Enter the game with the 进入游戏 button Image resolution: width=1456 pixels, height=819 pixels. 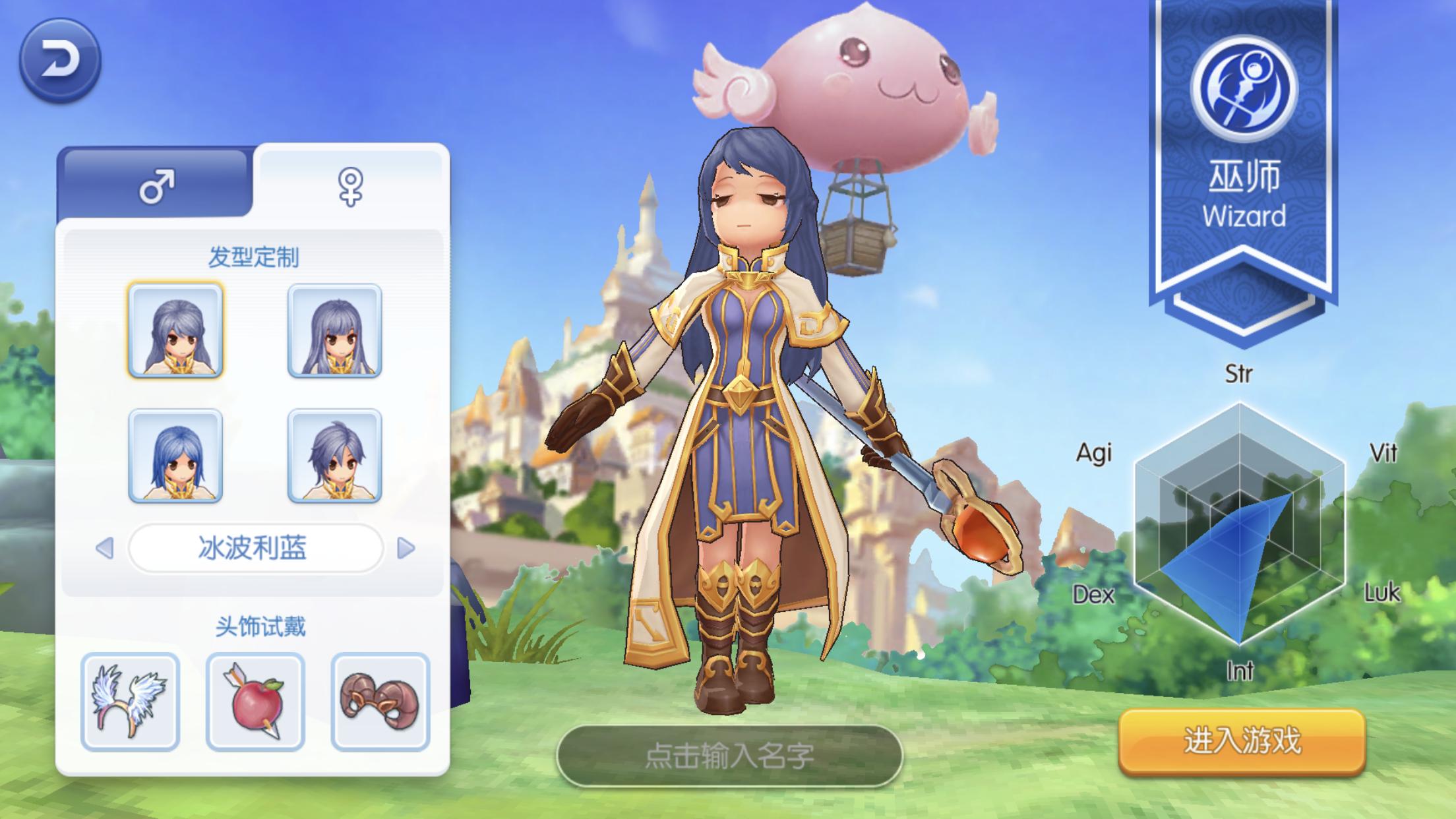click(1242, 741)
